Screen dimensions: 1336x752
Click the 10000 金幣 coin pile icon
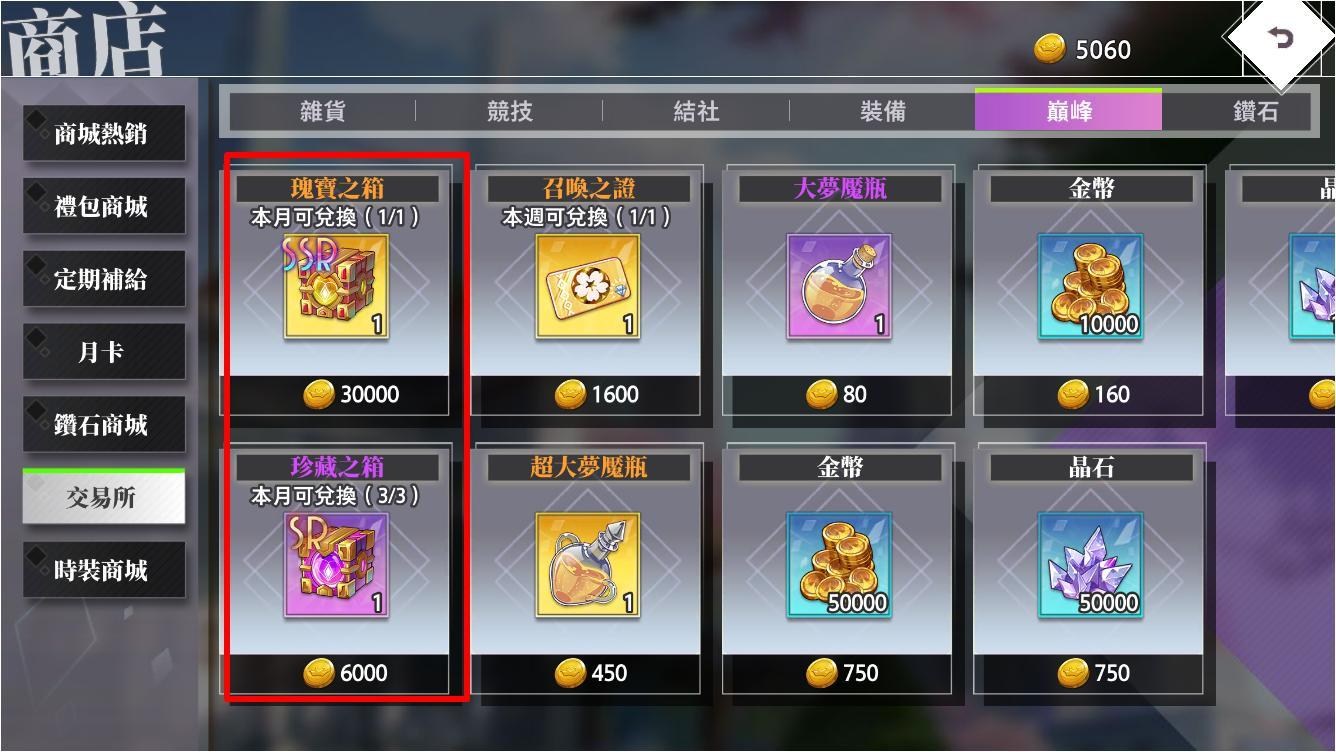(1090, 287)
